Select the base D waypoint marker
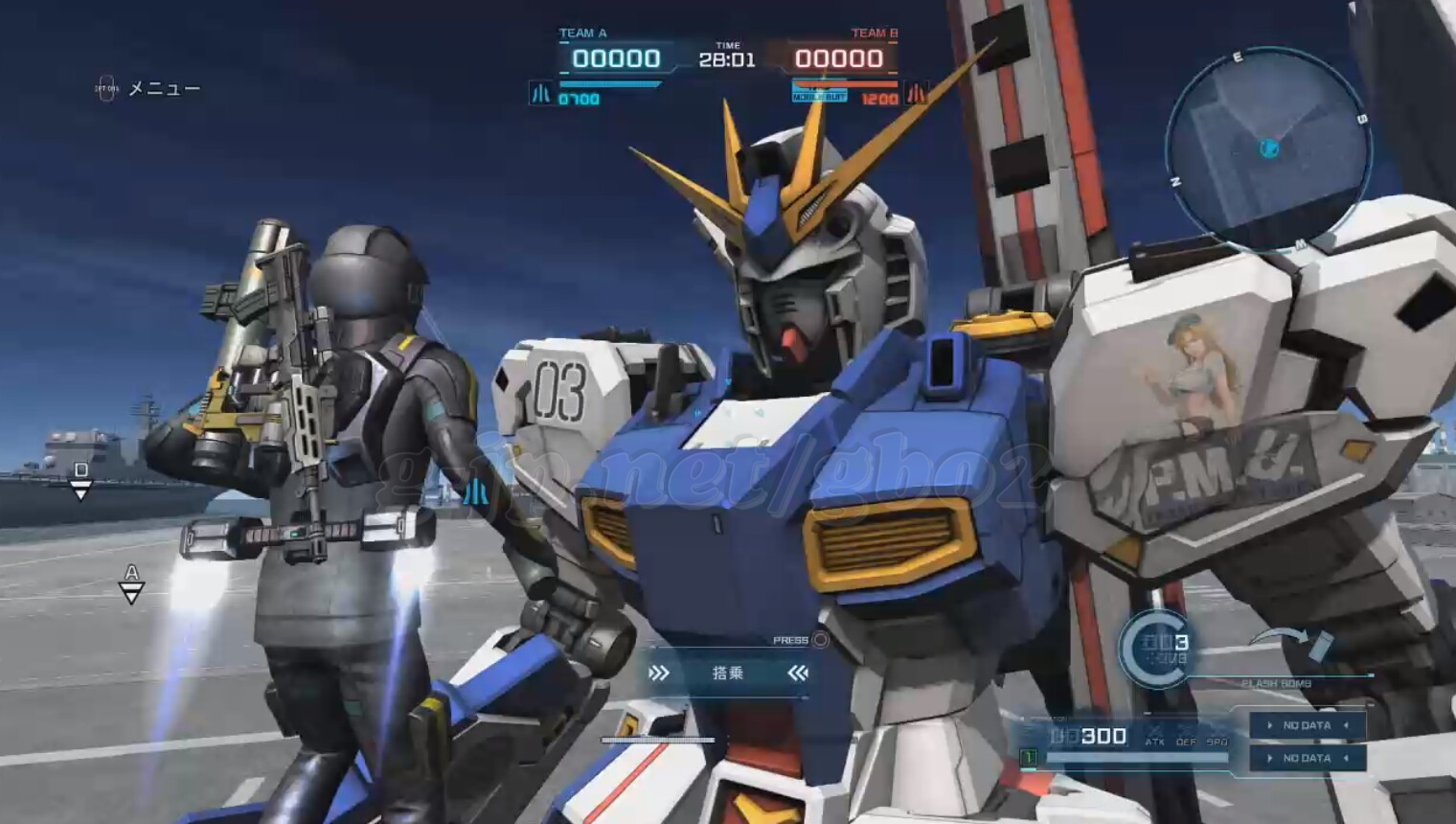 tap(81, 481)
